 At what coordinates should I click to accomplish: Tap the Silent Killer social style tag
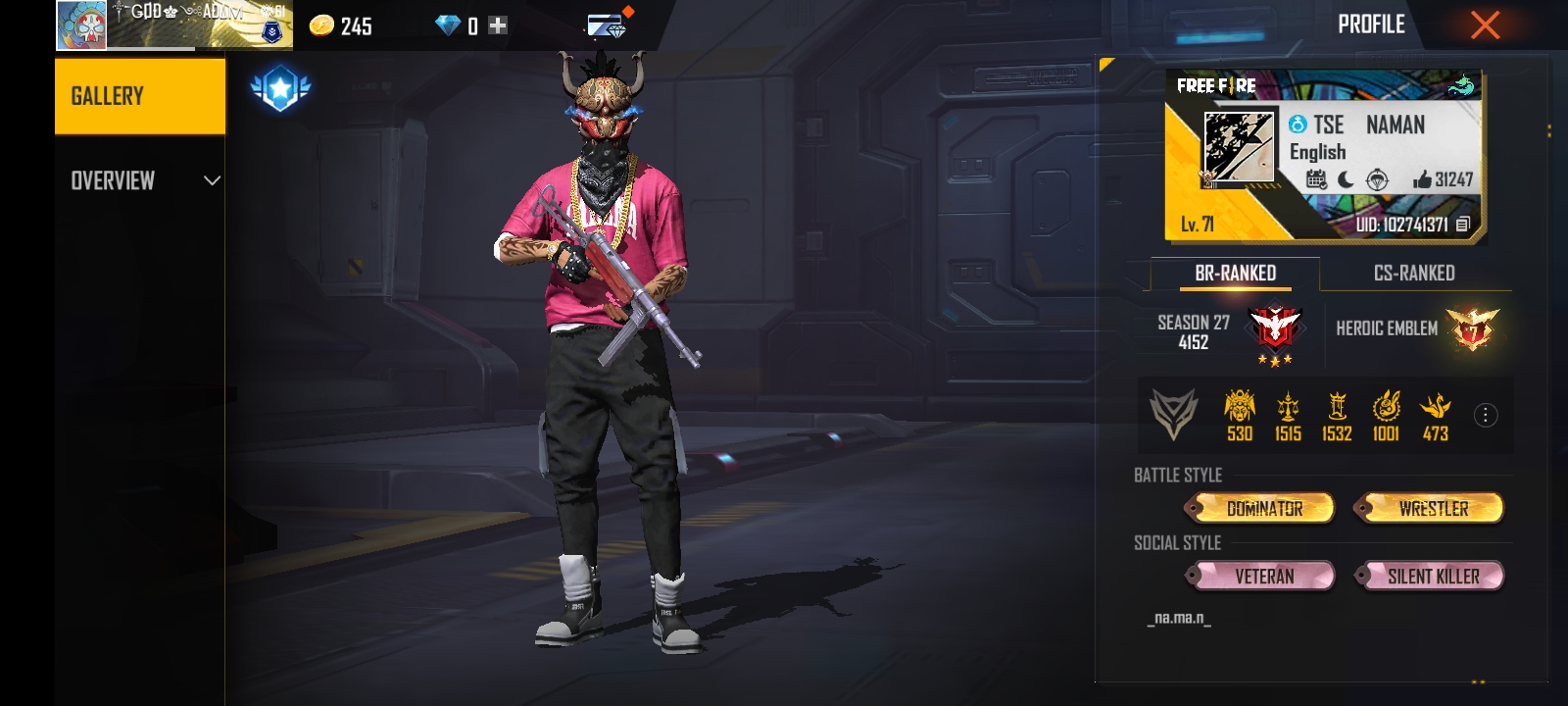point(1433,577)
